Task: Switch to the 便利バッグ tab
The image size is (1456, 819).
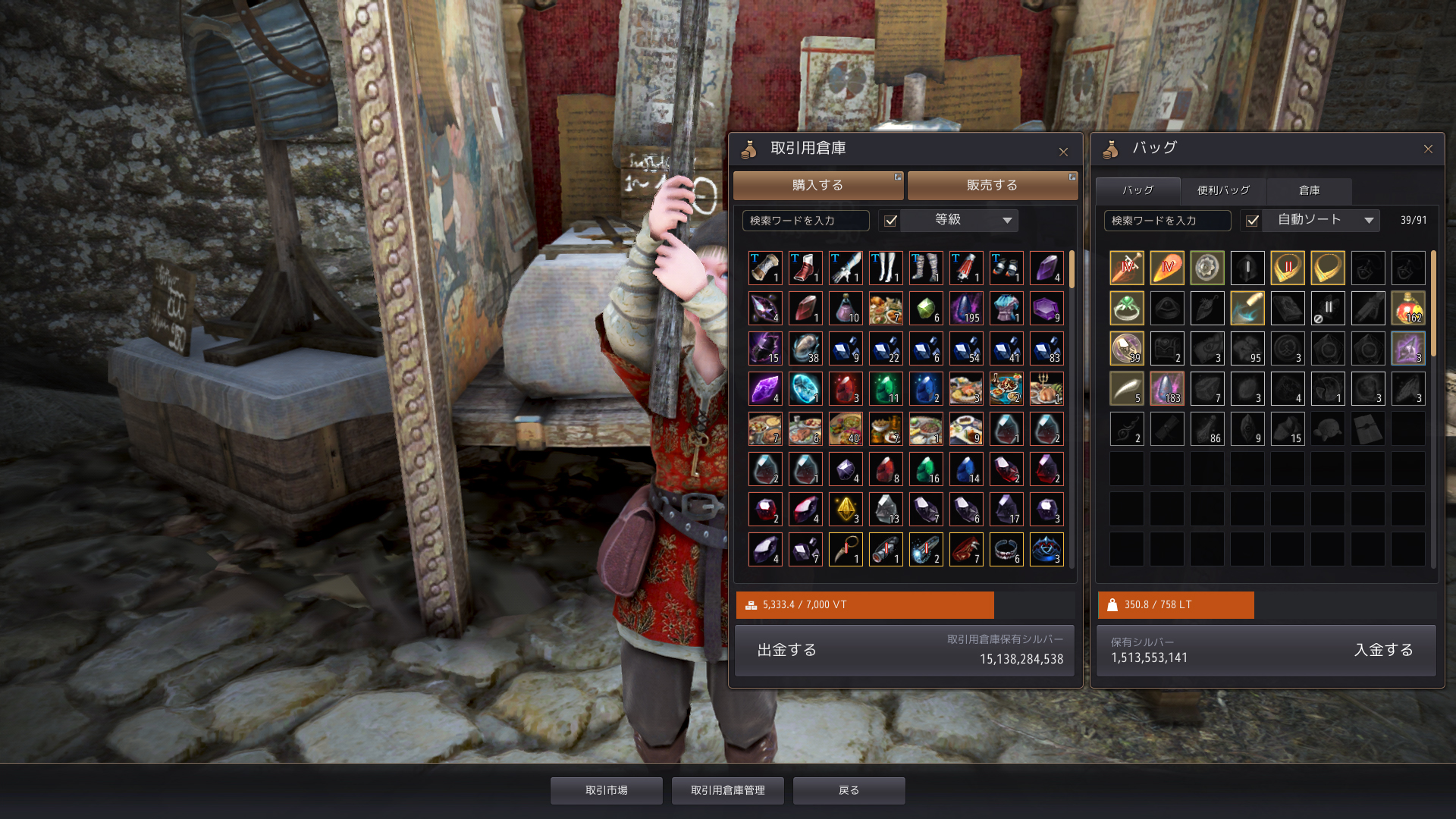Action: (x=1223, y=190)
